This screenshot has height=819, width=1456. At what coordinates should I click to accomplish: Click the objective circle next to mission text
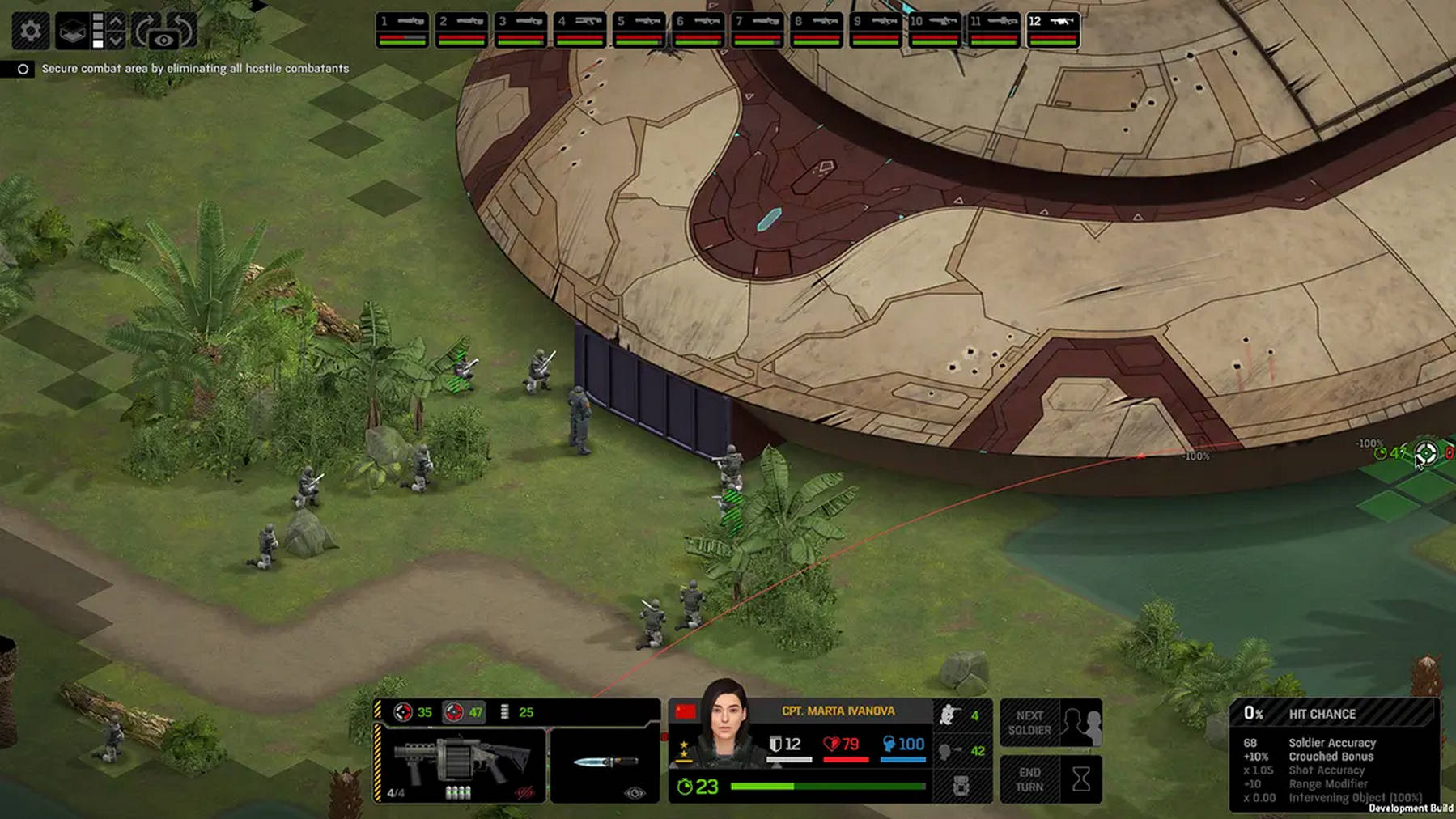click(x=23, y=70)
